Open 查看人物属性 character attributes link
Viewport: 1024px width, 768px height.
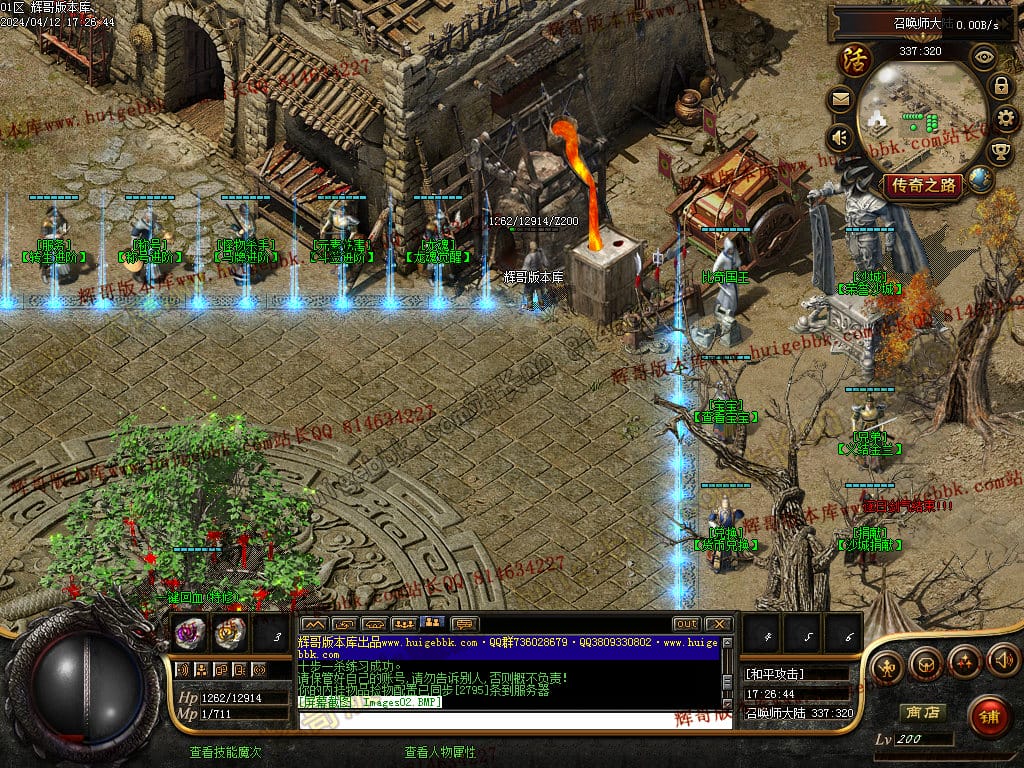(x=440, y=752)
